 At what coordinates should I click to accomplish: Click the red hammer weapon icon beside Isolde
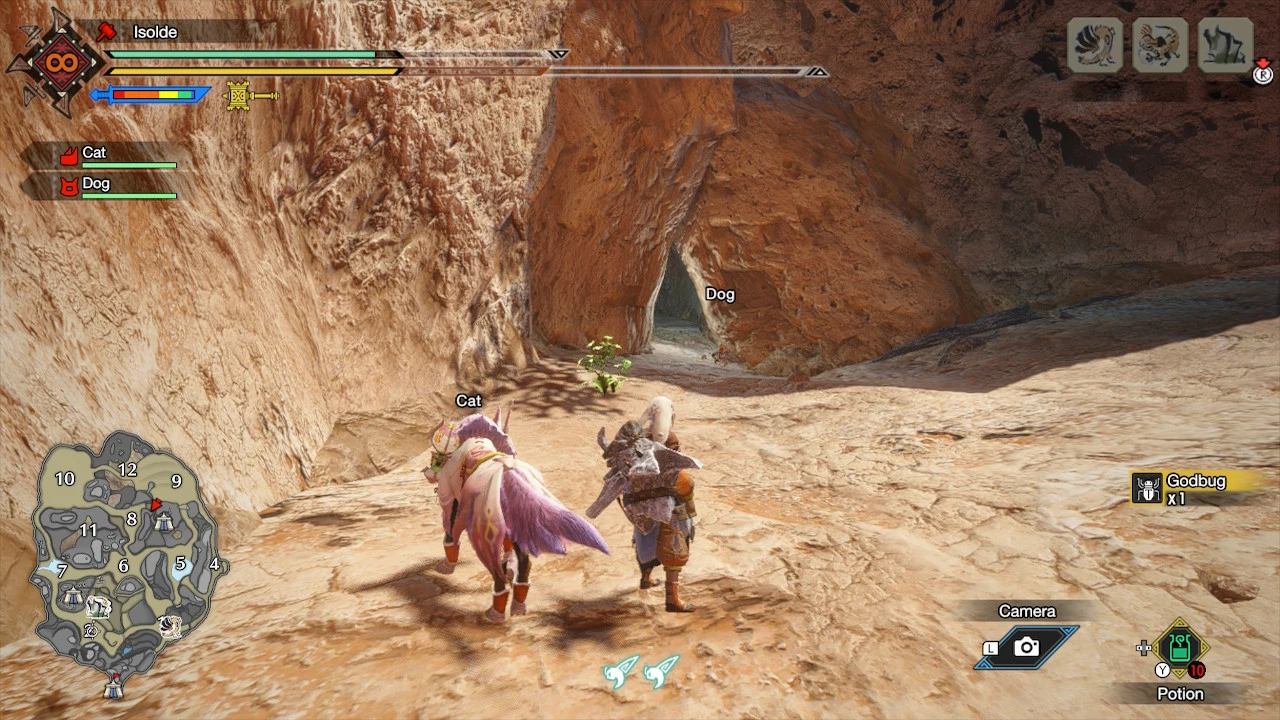106,32
